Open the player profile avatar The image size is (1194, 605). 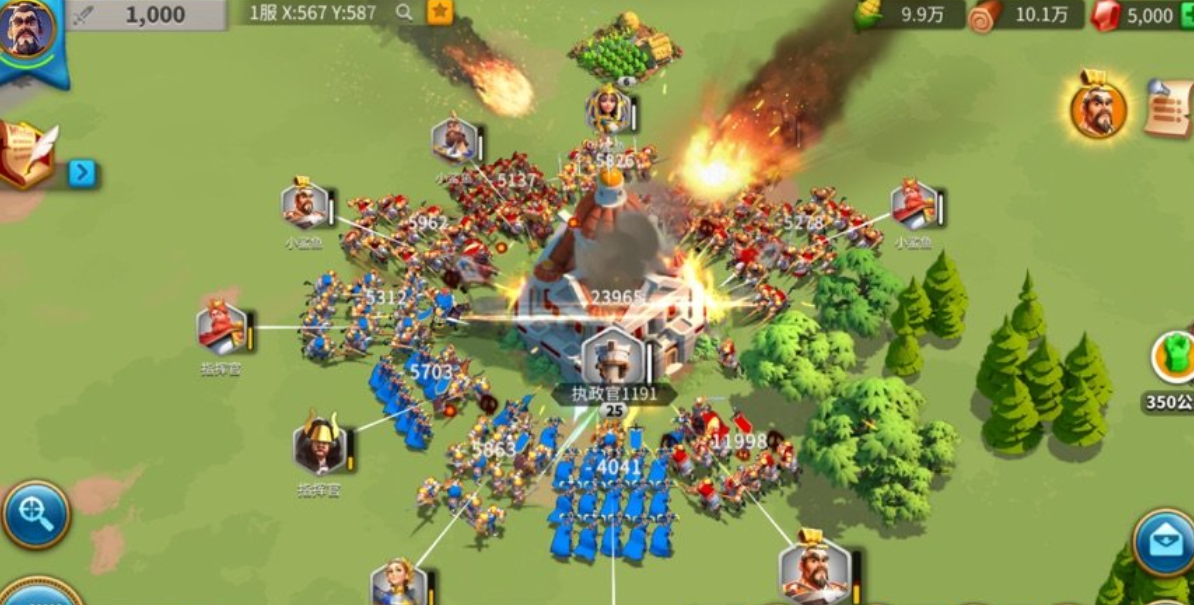click(28, 30)
